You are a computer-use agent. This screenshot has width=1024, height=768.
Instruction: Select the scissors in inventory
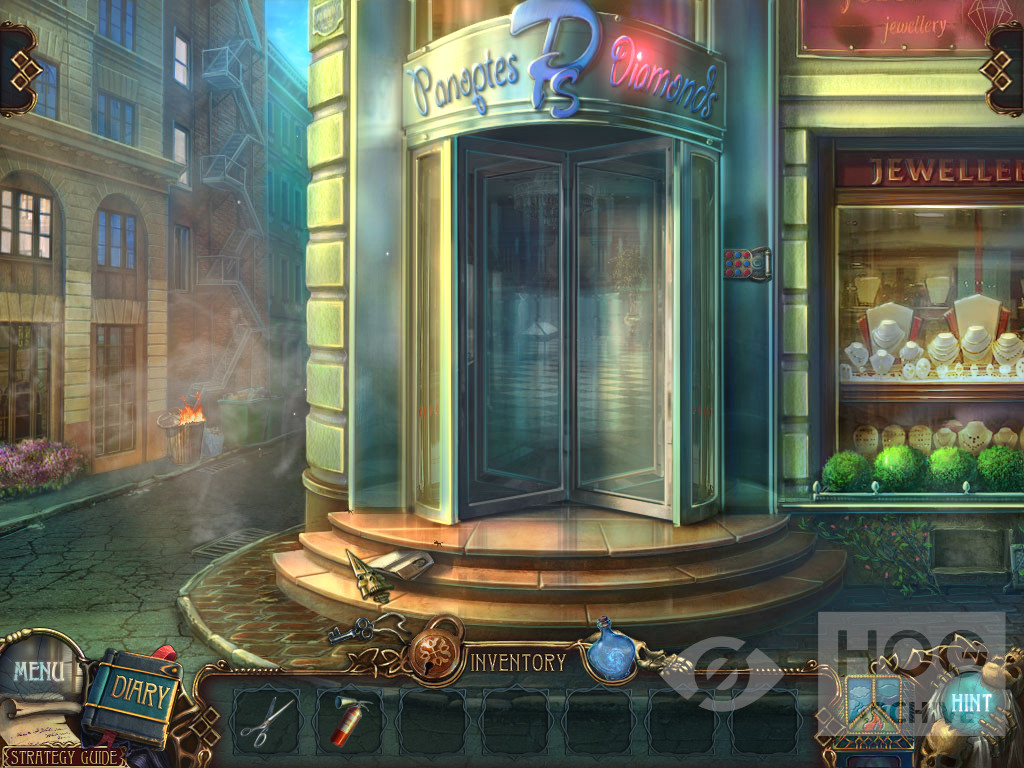tap(267, 721)
